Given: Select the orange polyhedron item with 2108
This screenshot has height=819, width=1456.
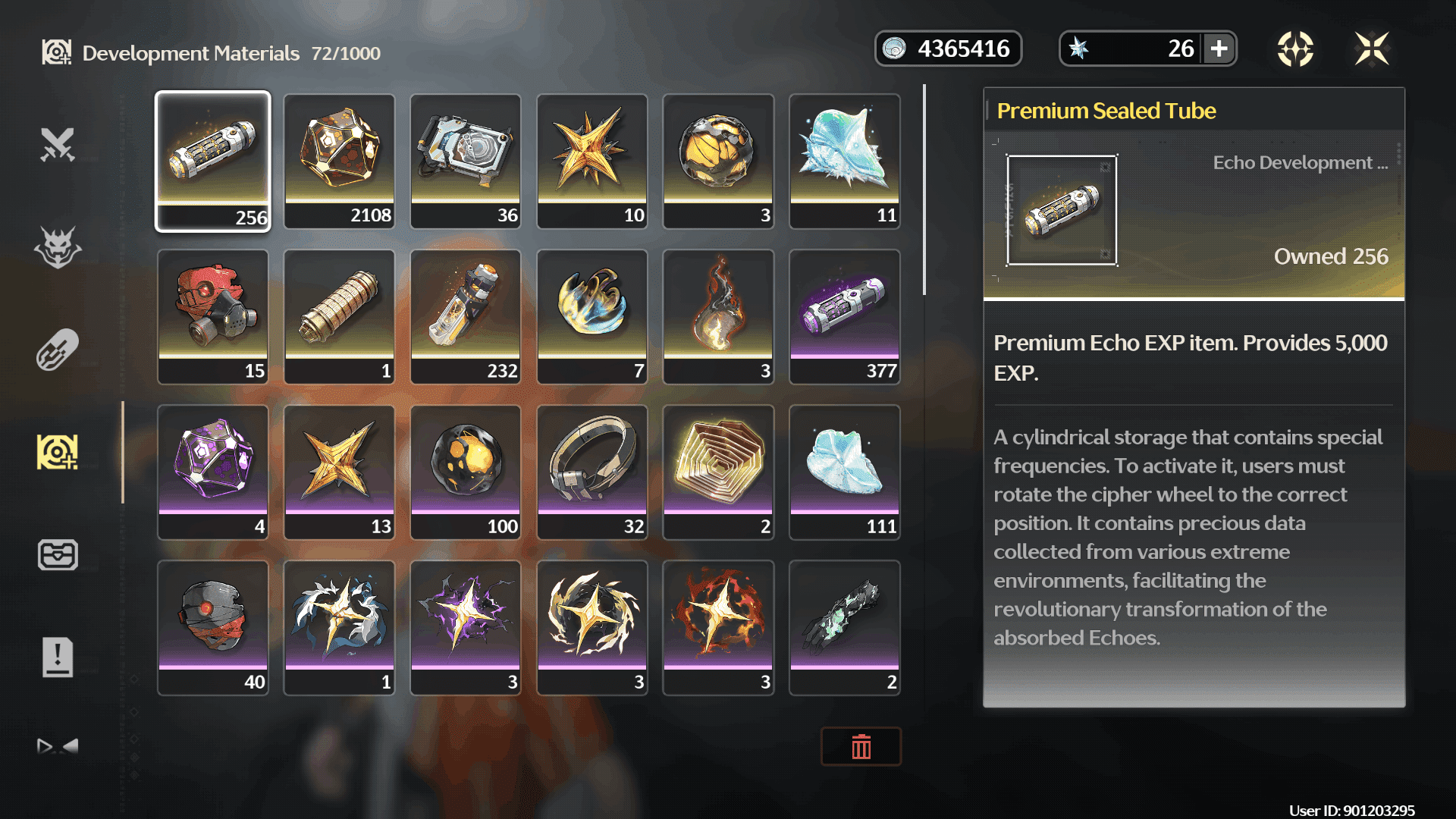Looking at the screenshot, I should coord(339,161).
